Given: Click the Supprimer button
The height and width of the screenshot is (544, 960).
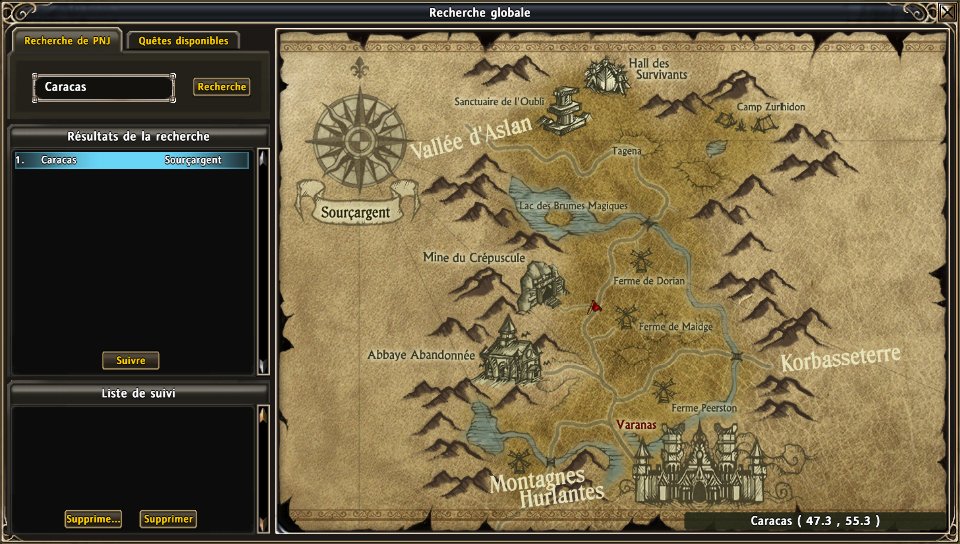Looking at the screenshot, I should [168, 519].
